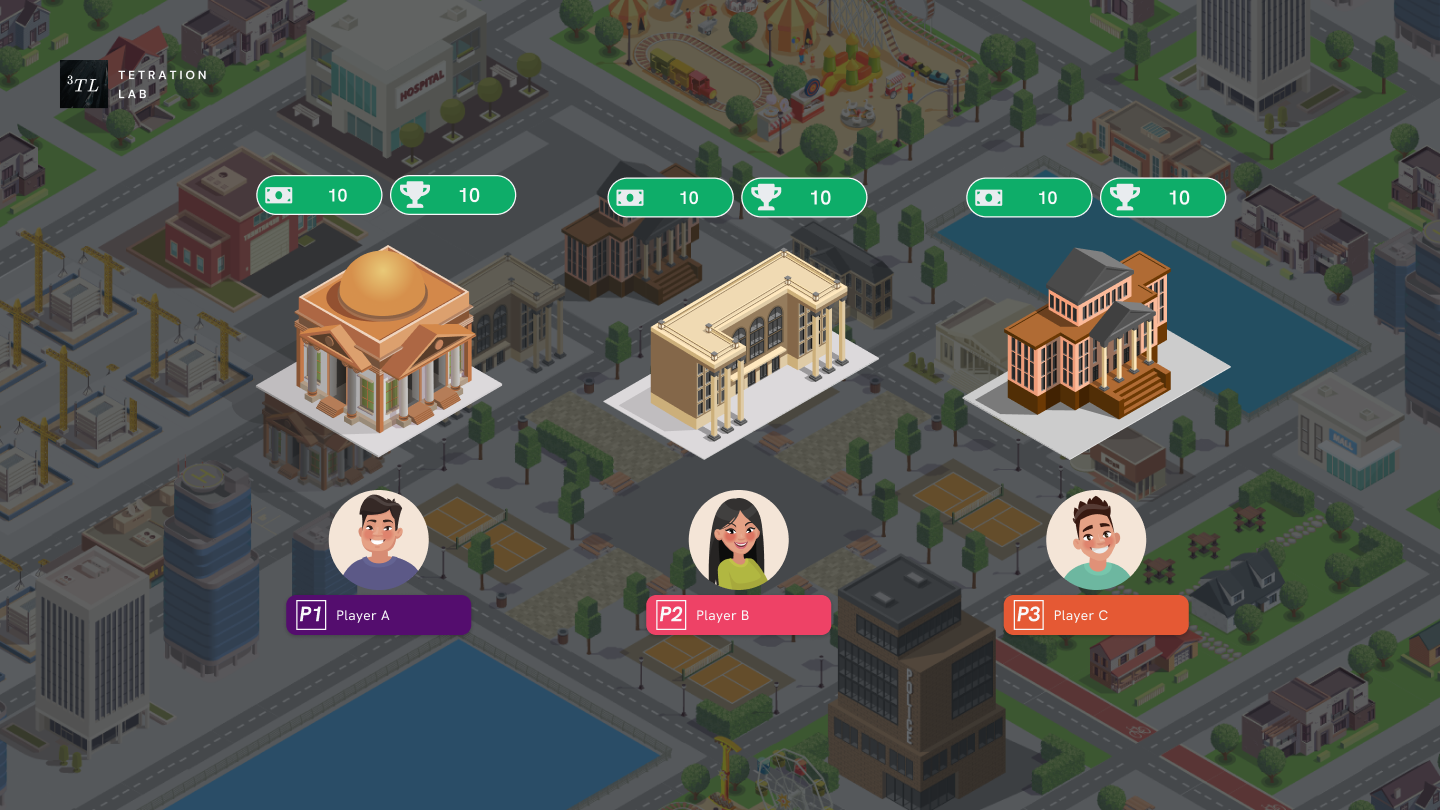Select the Player B name tag

(x=738, y=615)
